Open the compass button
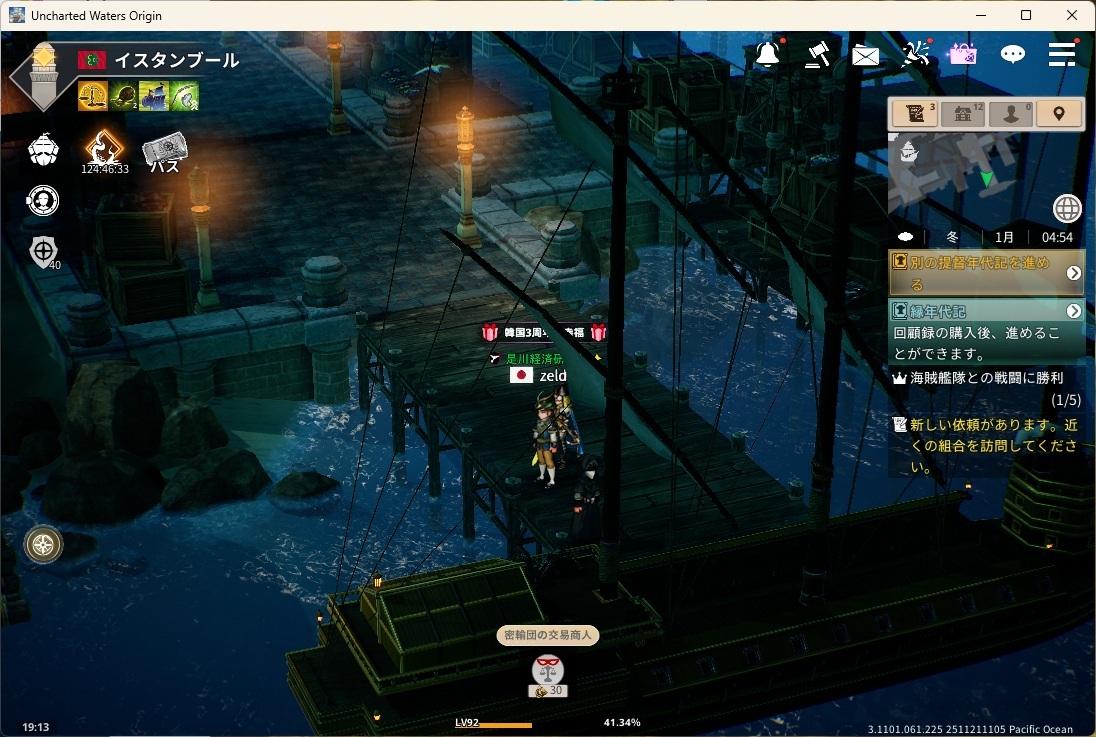 pos(44,544)
